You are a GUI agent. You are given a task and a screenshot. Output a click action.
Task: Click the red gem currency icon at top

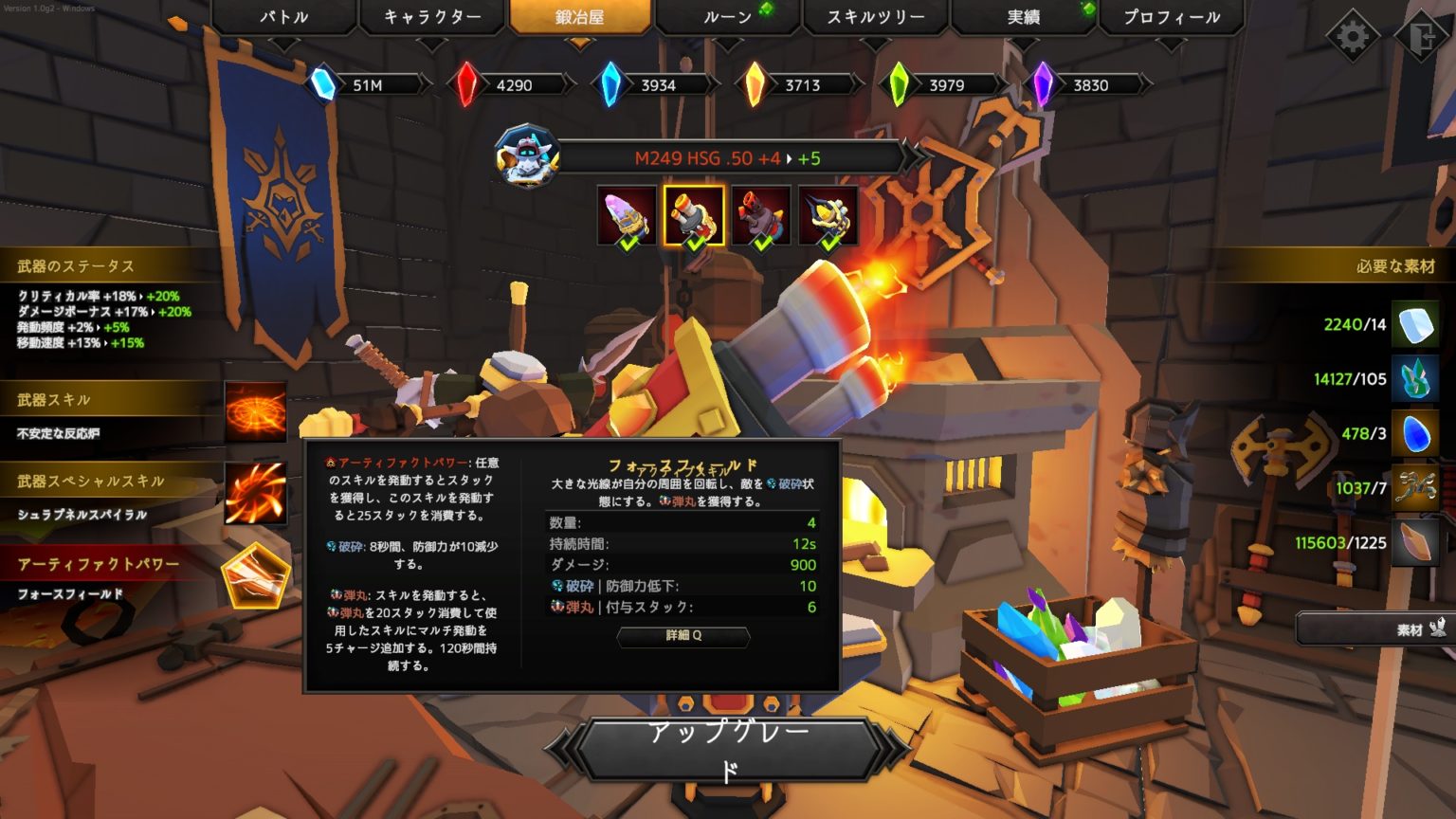(468, 84)
